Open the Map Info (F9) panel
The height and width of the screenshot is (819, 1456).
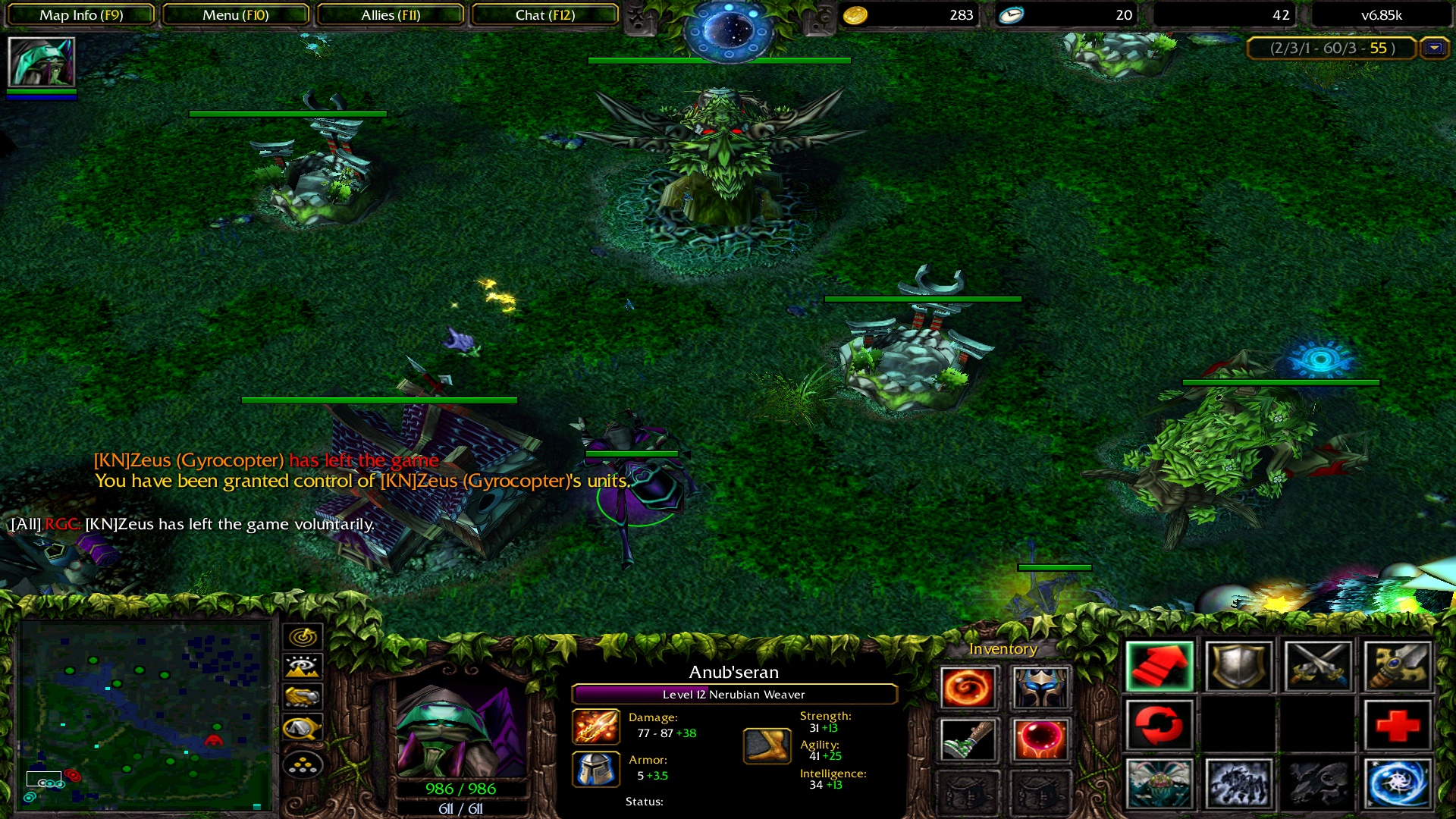click(x=81, y=15)
